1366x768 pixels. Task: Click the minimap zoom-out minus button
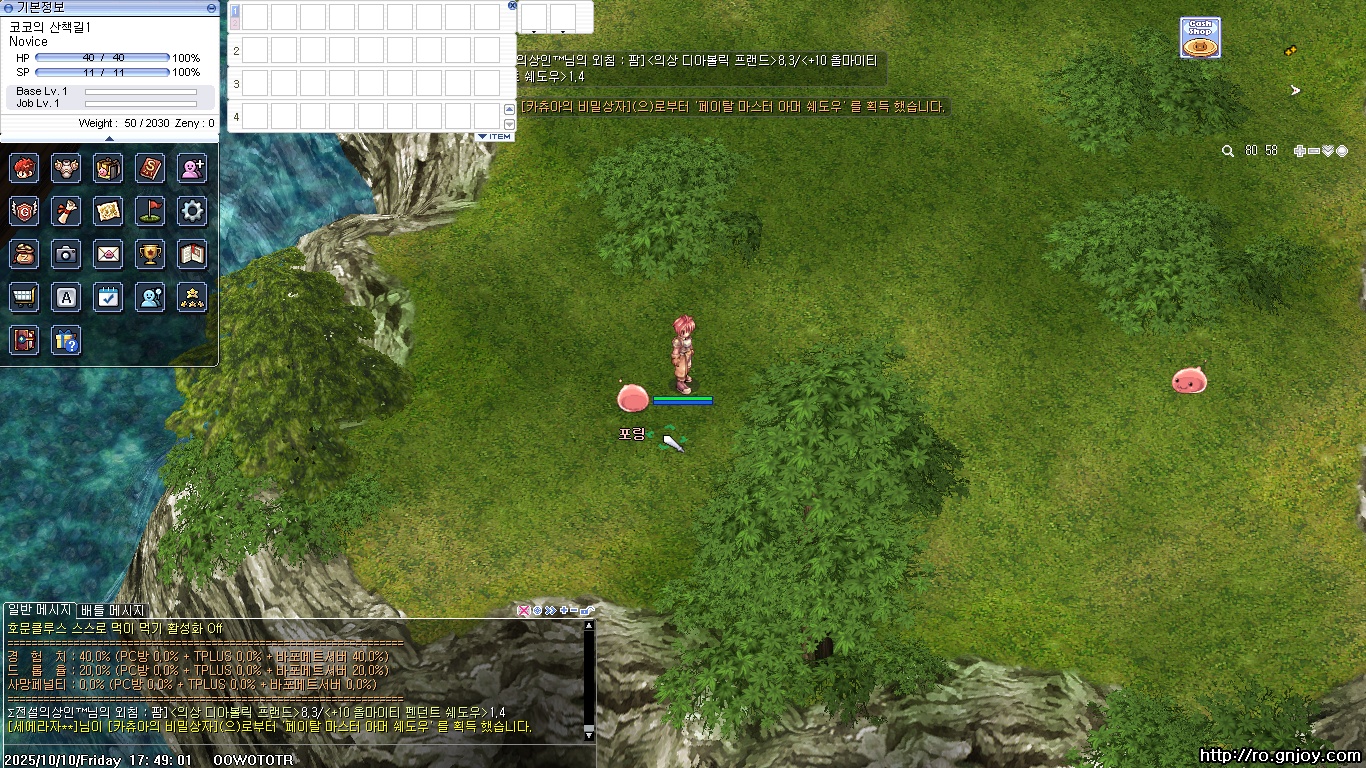tap(1313, 151)
